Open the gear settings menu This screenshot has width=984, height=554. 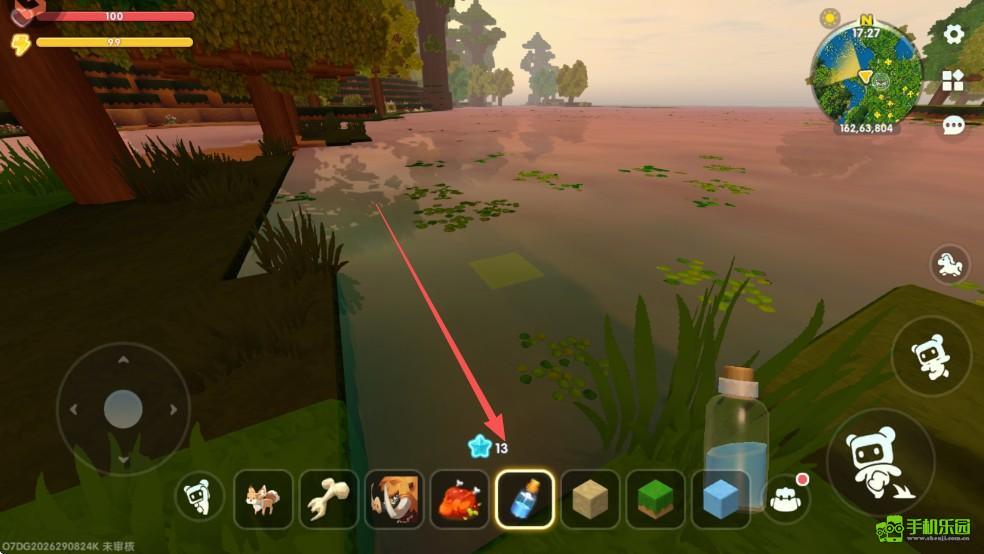pyautogui.click(x=954, y=34)
